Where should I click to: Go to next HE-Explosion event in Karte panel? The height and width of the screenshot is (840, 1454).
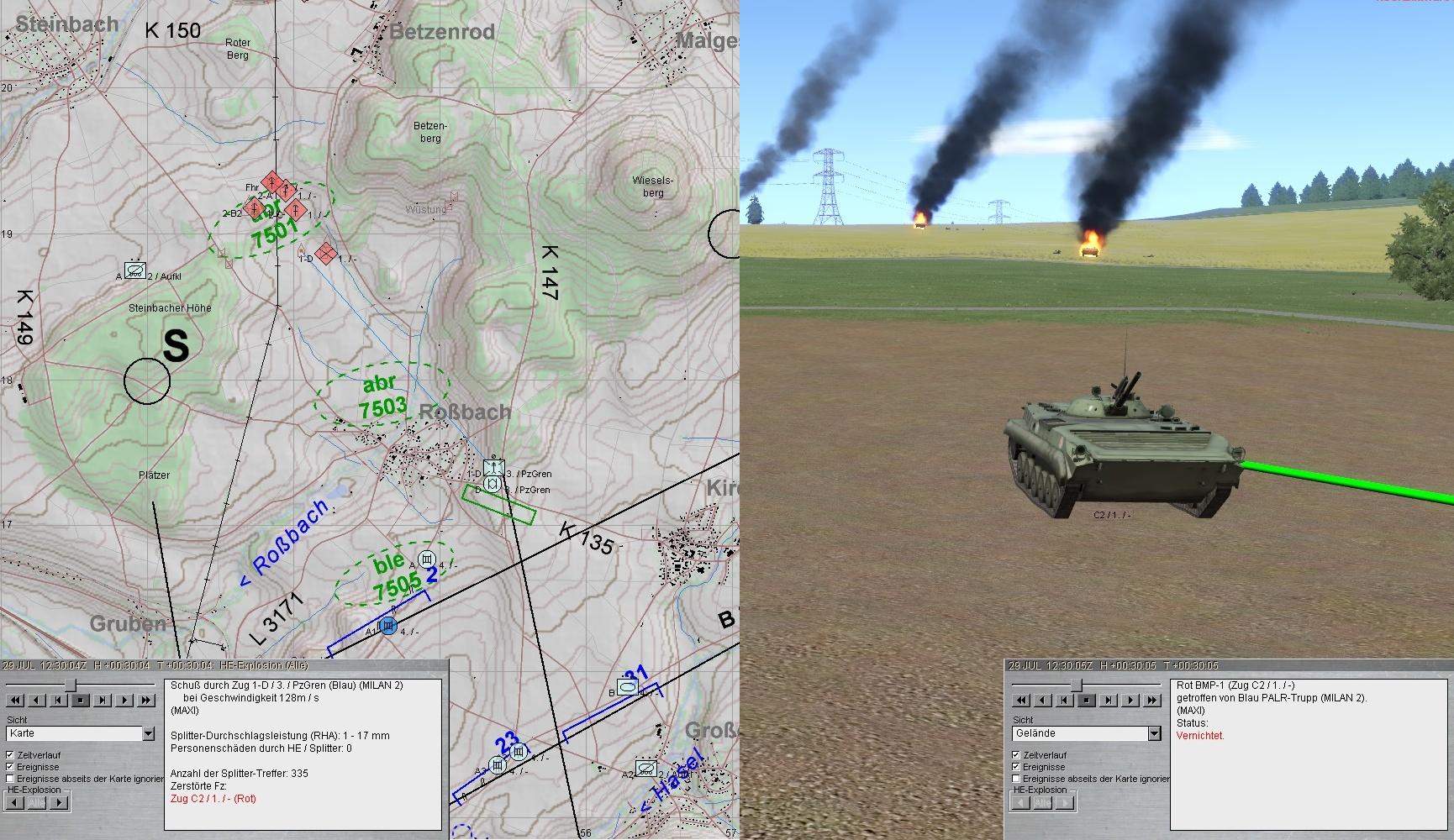point(58,802)
